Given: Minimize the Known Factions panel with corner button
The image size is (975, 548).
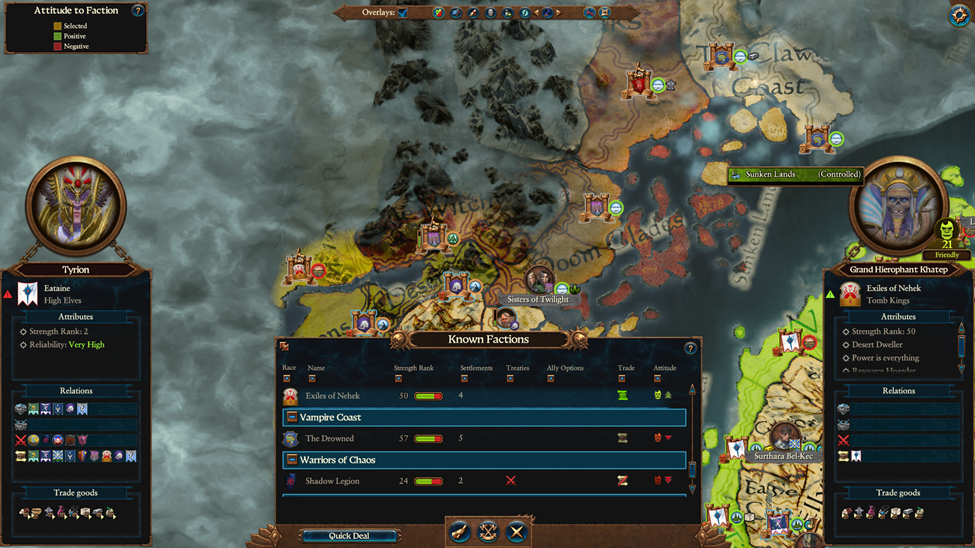Looking at the screenshot, I should pyautogui.click(x=285, y=347).
